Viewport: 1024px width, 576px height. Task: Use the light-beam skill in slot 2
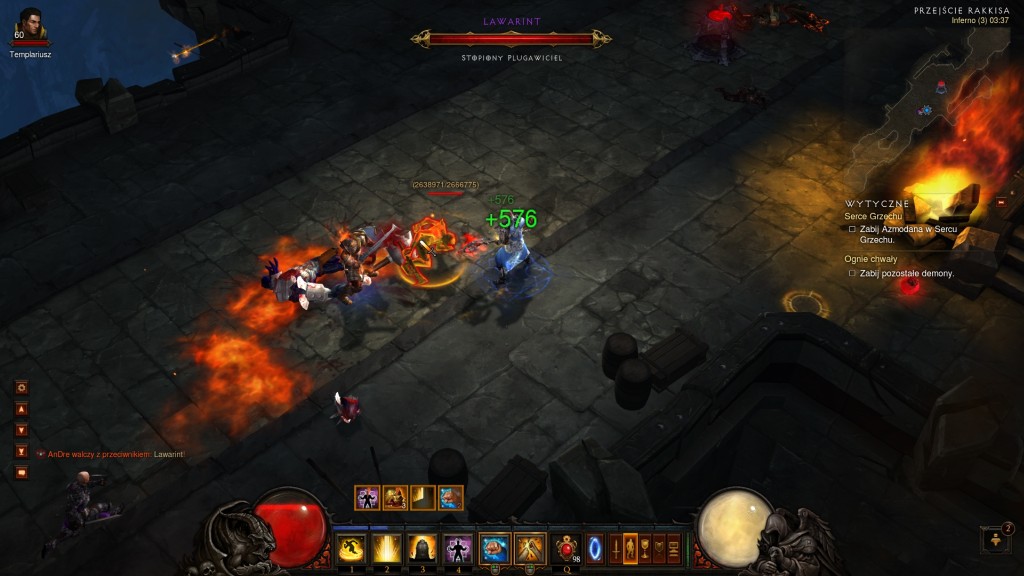(x=386, y=548)
